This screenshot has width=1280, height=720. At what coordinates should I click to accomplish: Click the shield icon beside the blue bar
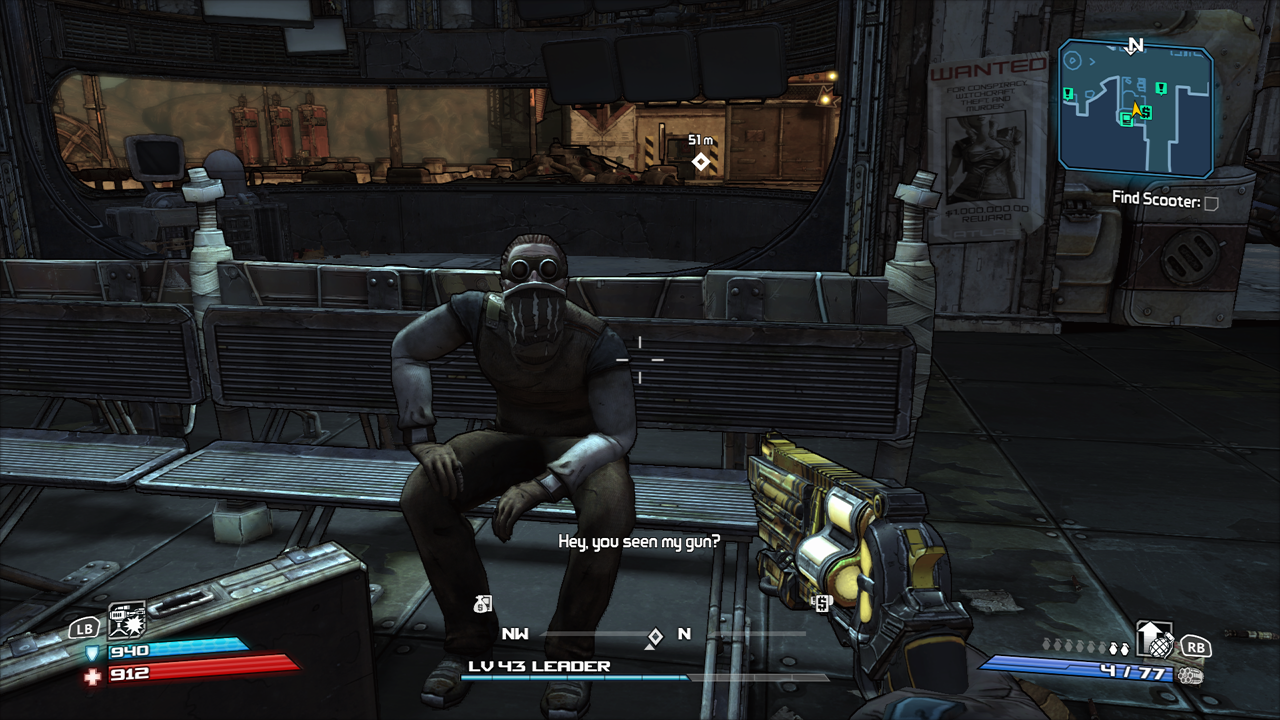92,653
